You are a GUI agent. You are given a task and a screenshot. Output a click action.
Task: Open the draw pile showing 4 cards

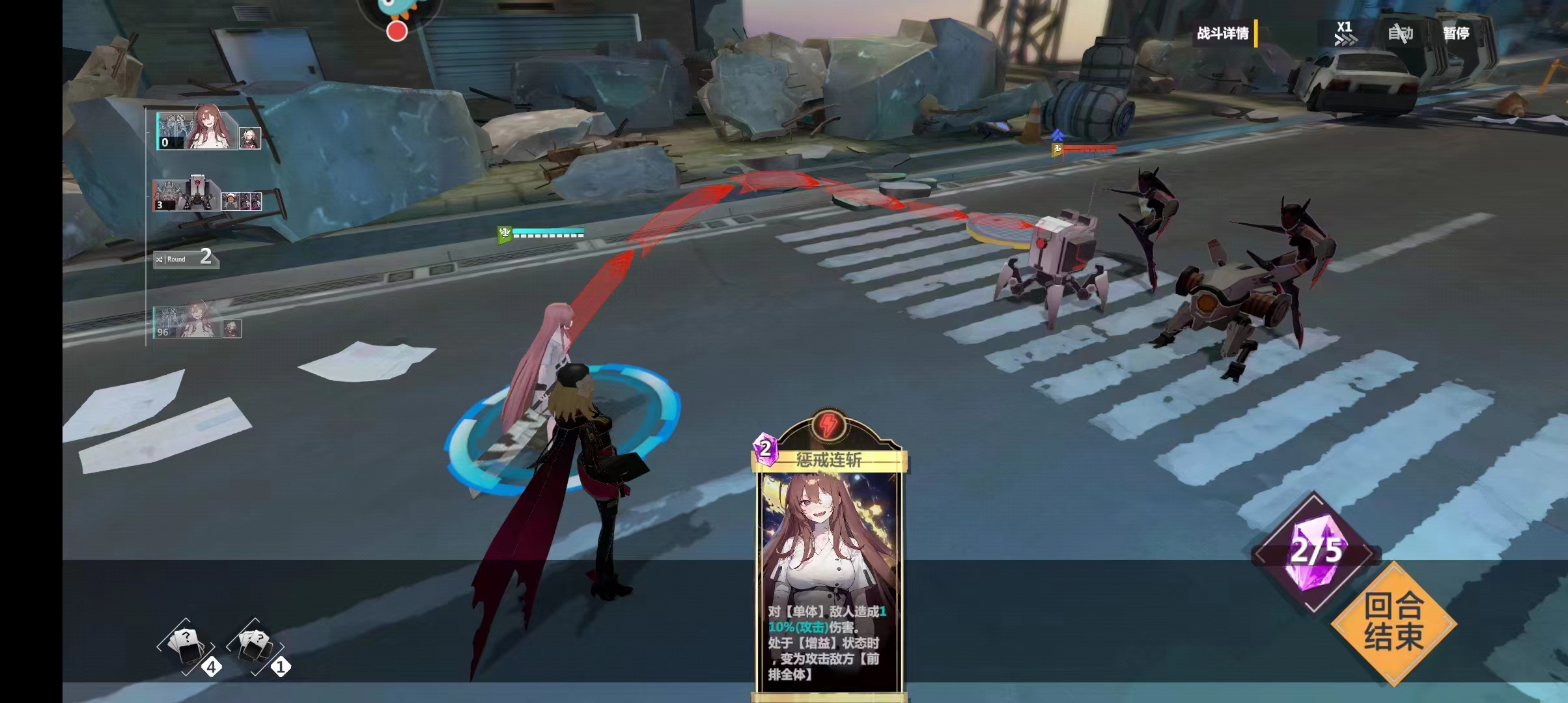(188, 647)
